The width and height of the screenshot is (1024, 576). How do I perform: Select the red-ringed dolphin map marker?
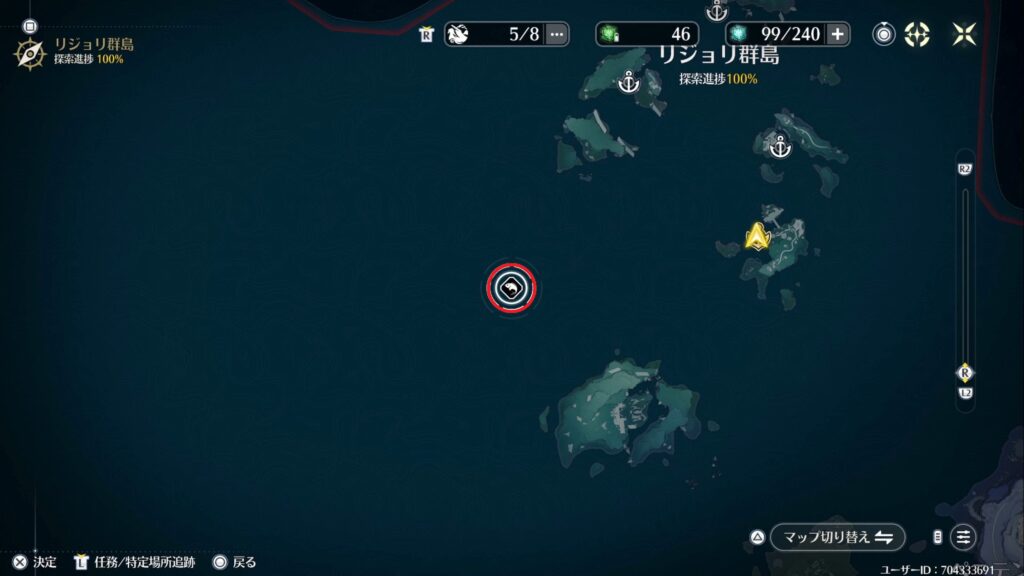coord(511,288)
